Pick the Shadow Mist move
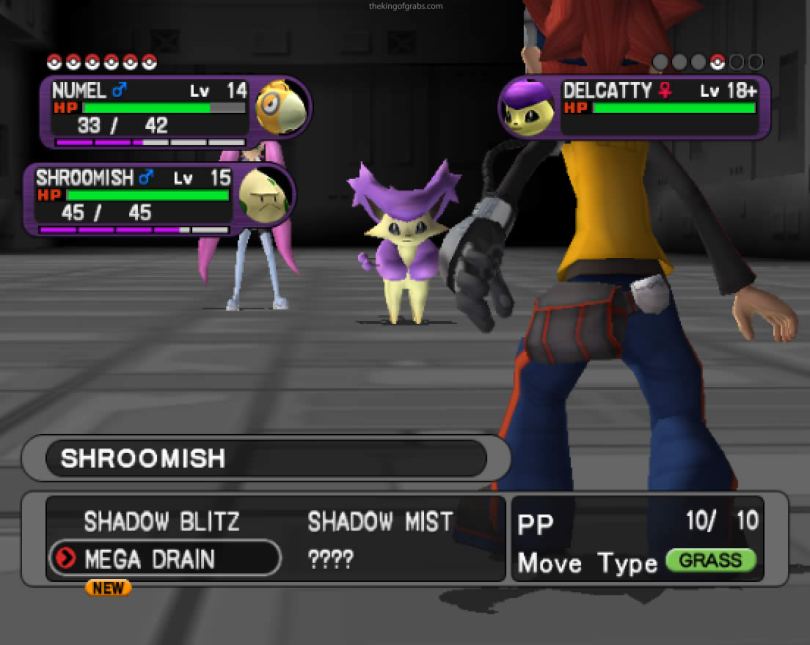Image resolution: width=810 pixels, height=645 pixels. click(380, 521)
